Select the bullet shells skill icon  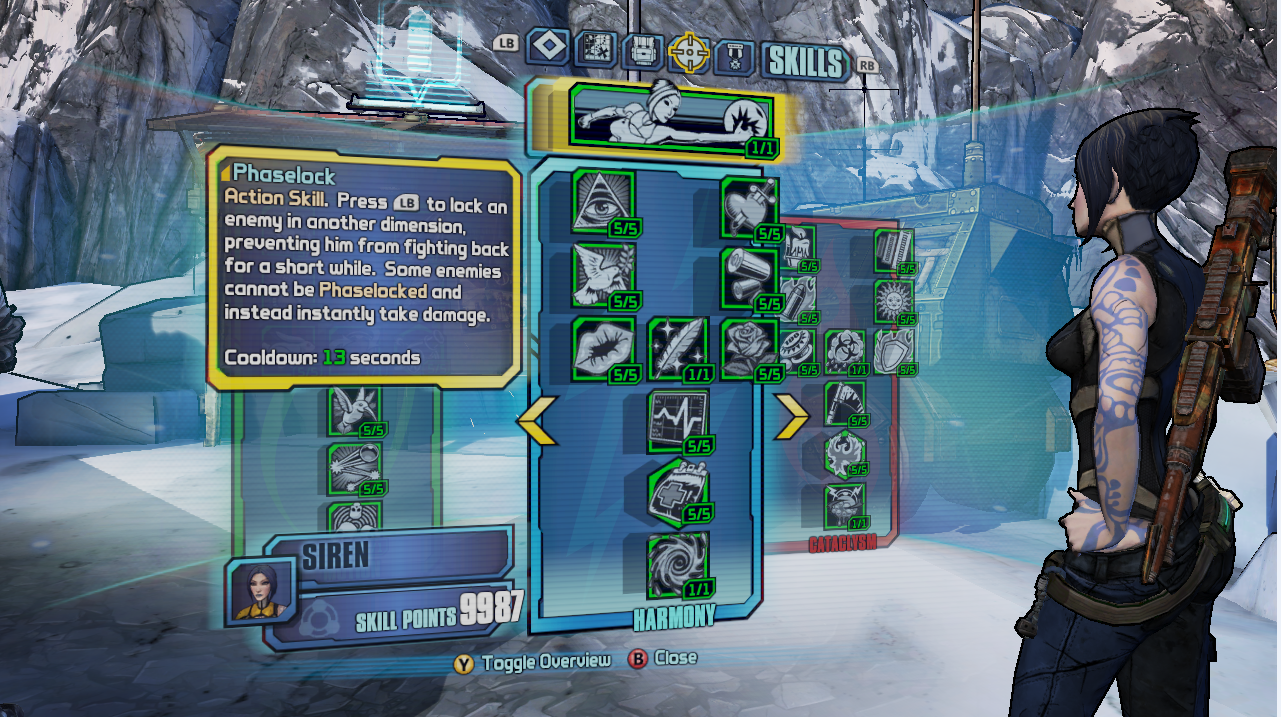coord(748,277)
